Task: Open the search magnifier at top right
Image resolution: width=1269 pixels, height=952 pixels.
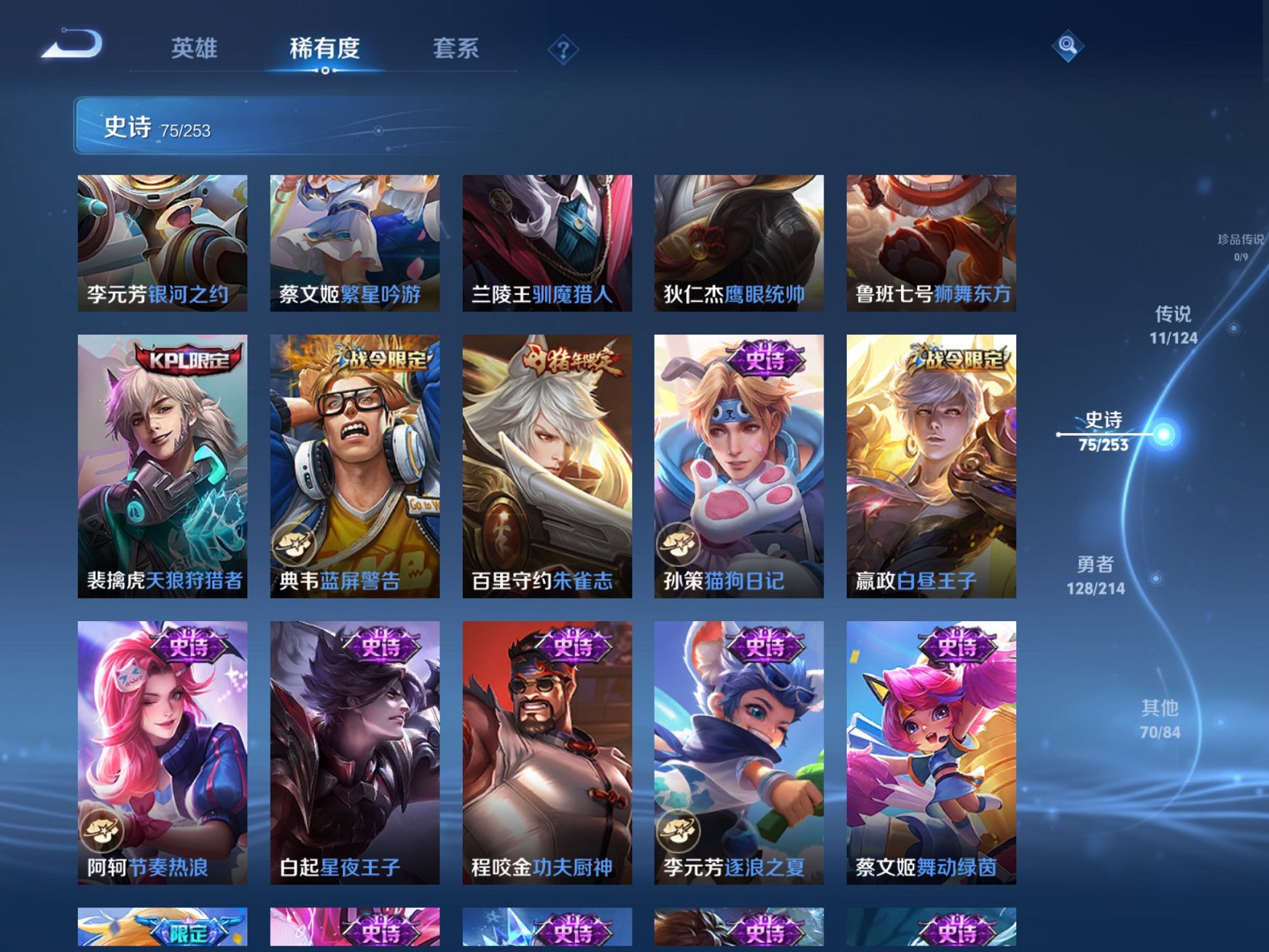Action: click(x=1068, y=47)
